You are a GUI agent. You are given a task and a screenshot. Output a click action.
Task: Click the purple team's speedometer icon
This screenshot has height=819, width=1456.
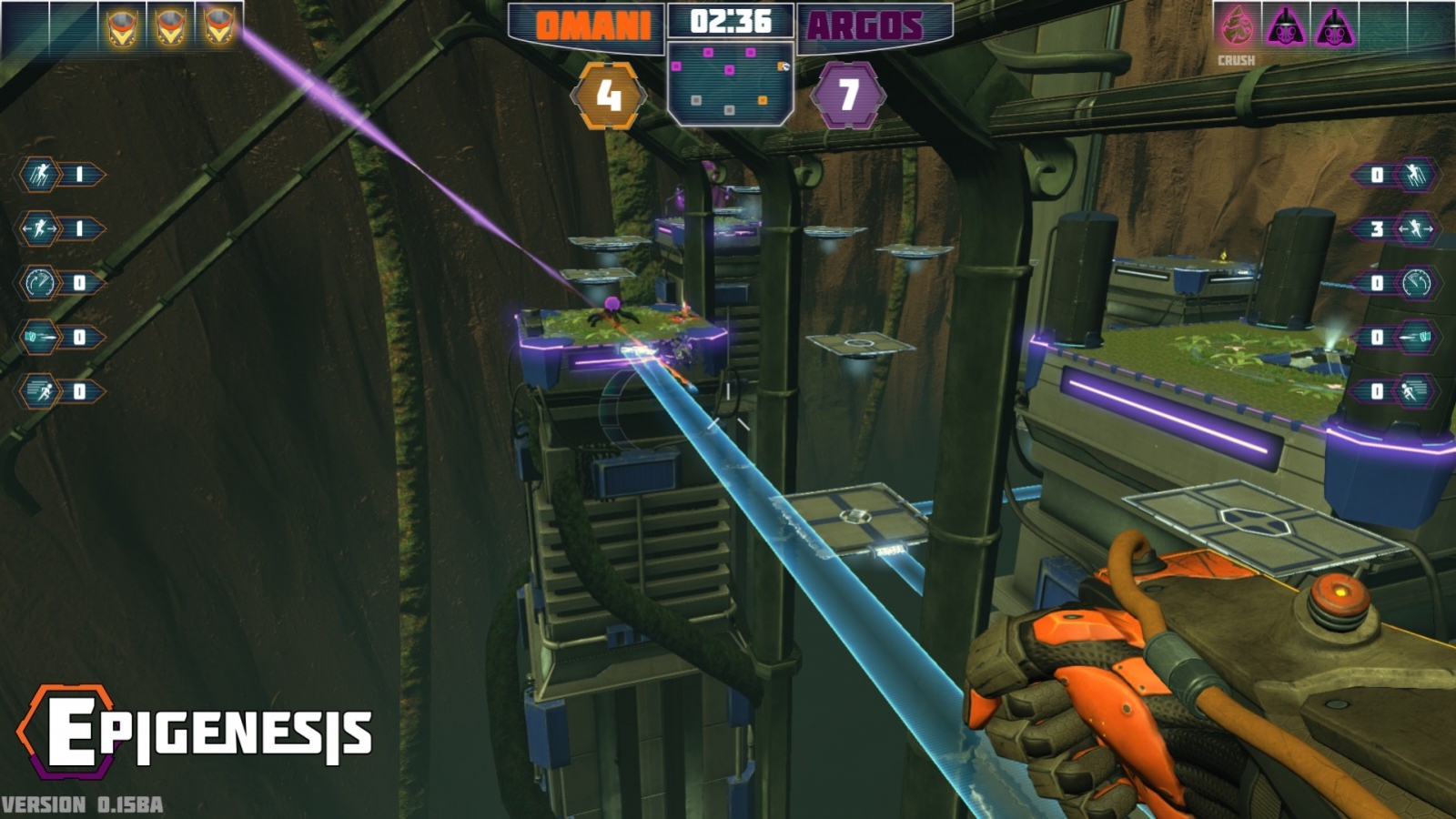pos(1416,283)
